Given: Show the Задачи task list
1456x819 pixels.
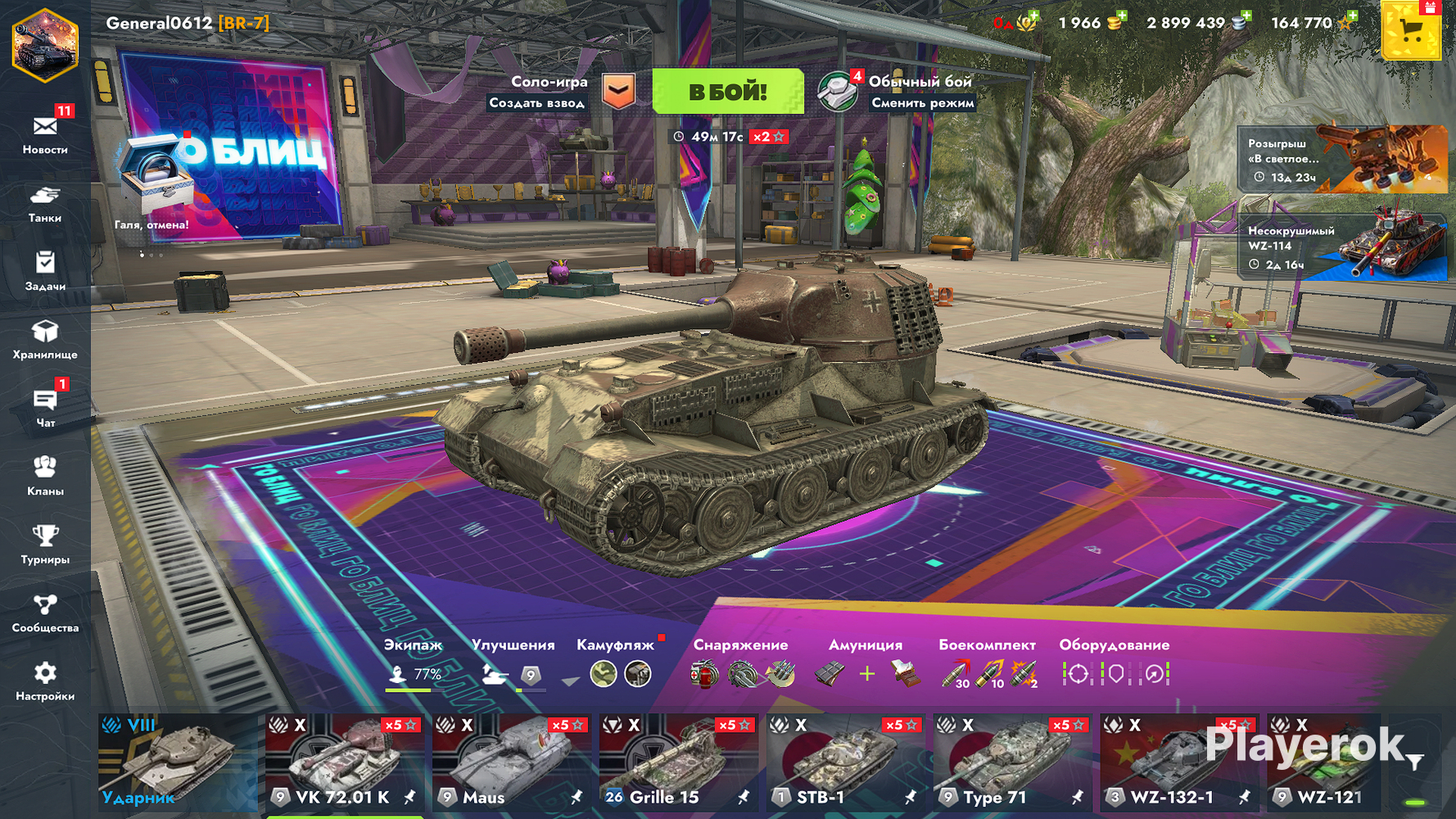Looking at the screenshot, I should coord(45,271).
